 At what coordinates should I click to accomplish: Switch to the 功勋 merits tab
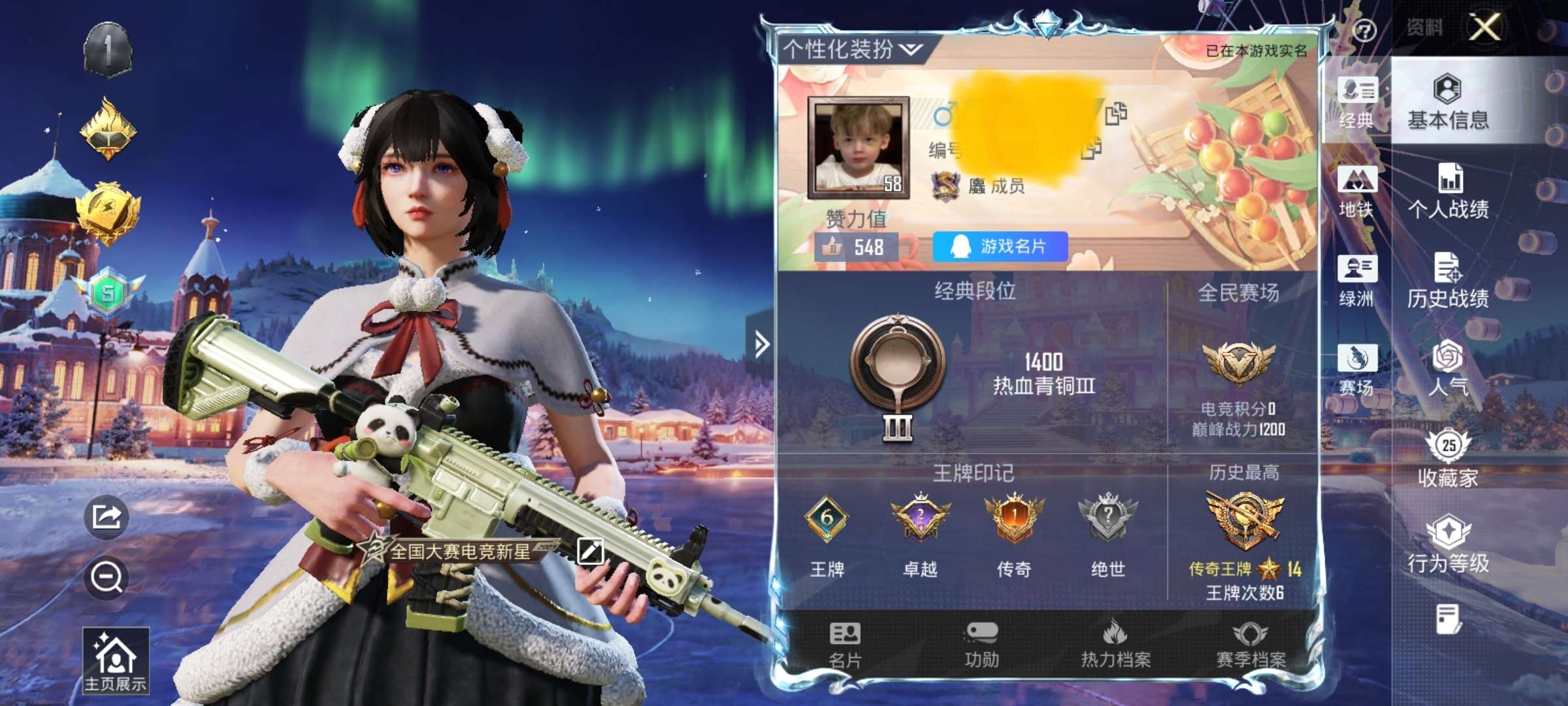point(981,645)
